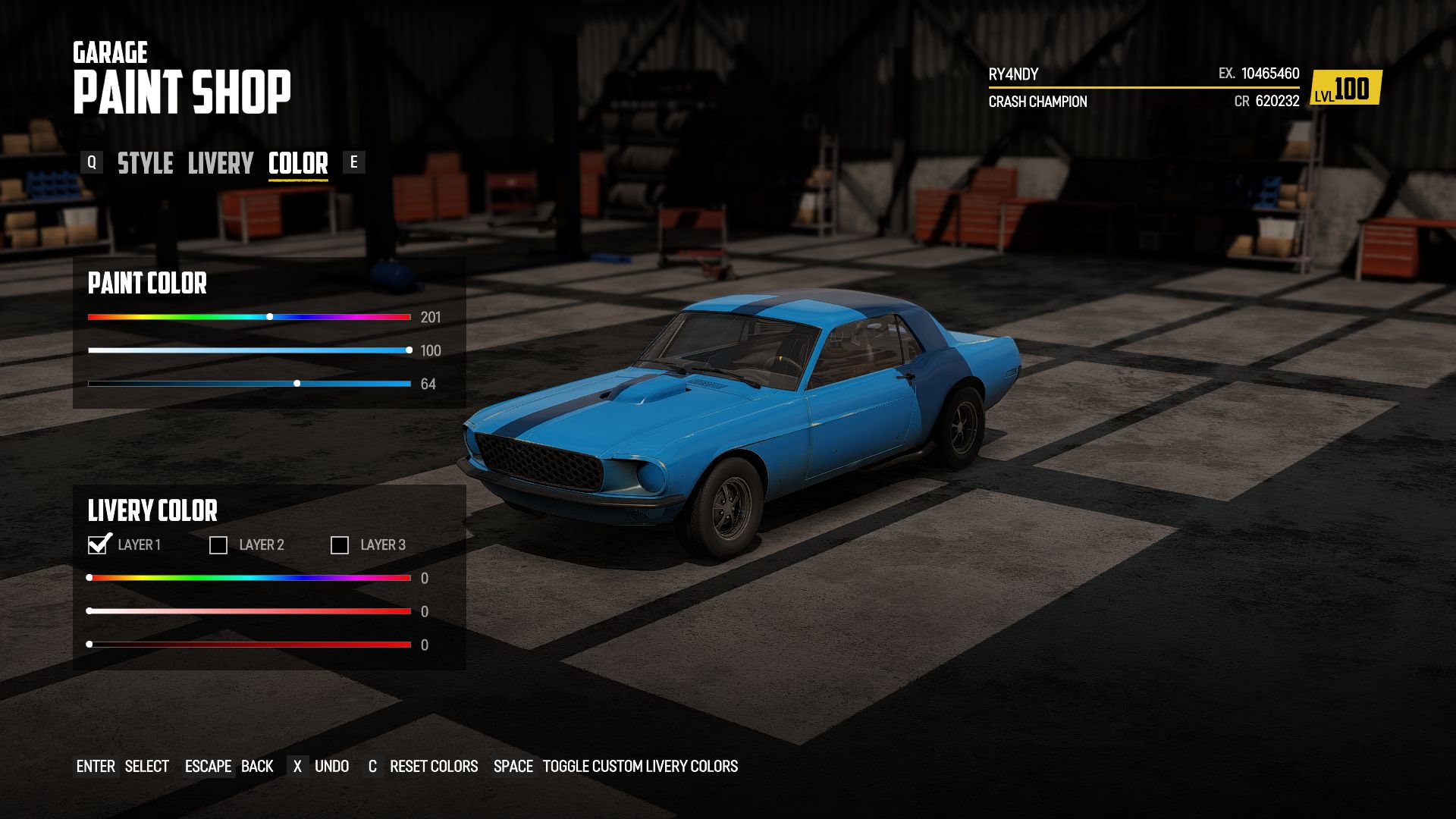Open the Livery tab
This screenshot has height=819, width=1456.
[x=220, y=163]
